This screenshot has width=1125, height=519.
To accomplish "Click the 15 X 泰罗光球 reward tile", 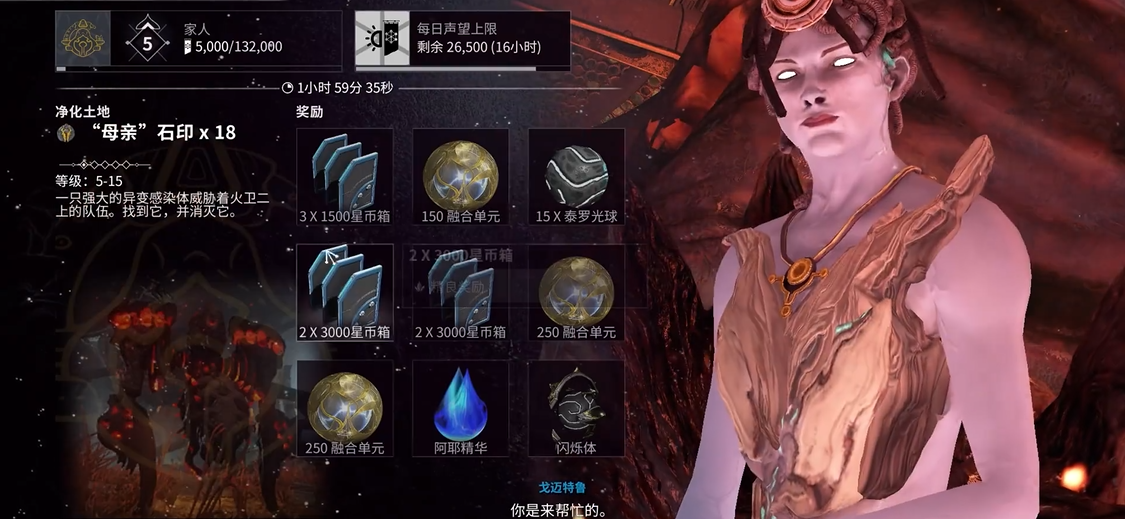I will point(576,175).
